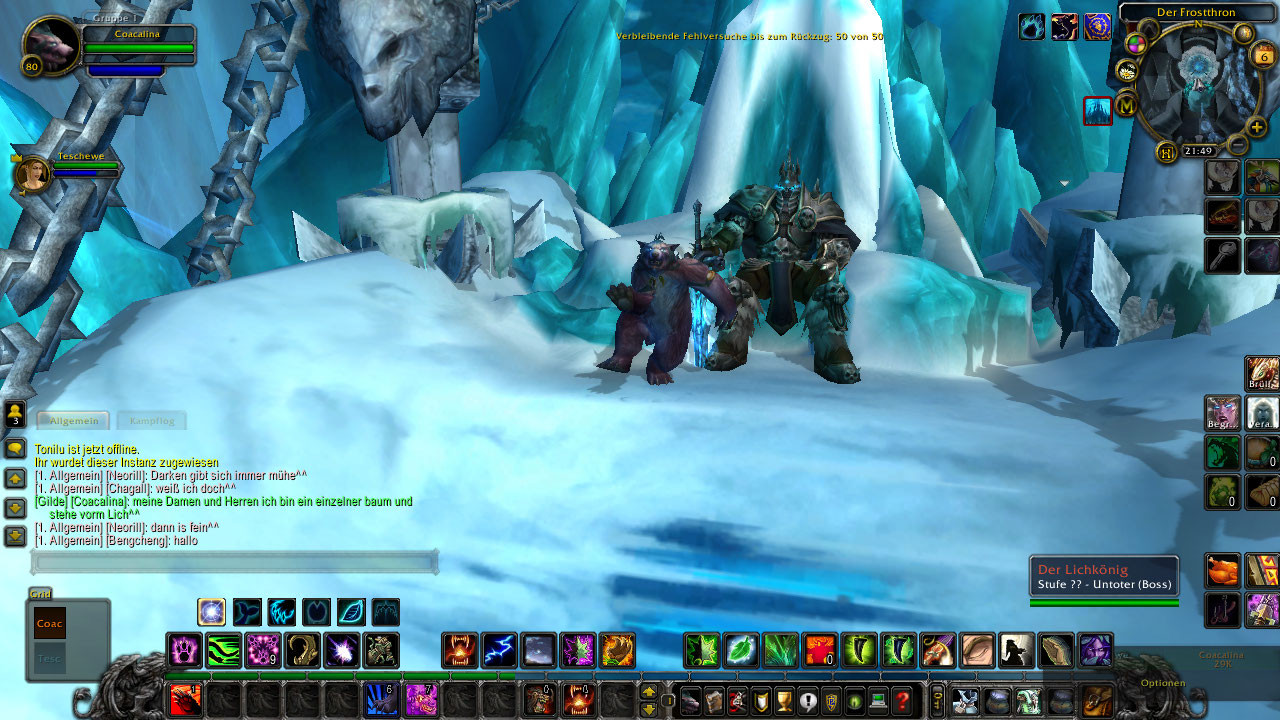
Task: Select Coac in the Grid raid frame
Action: pos(49,623)
